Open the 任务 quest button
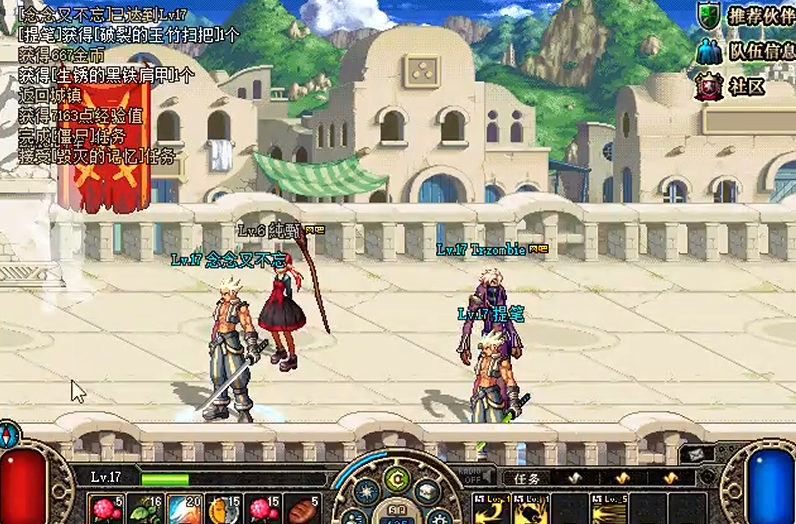Image resolution: width=796 pixels, height=524 pixels. [x=527, y=478]
